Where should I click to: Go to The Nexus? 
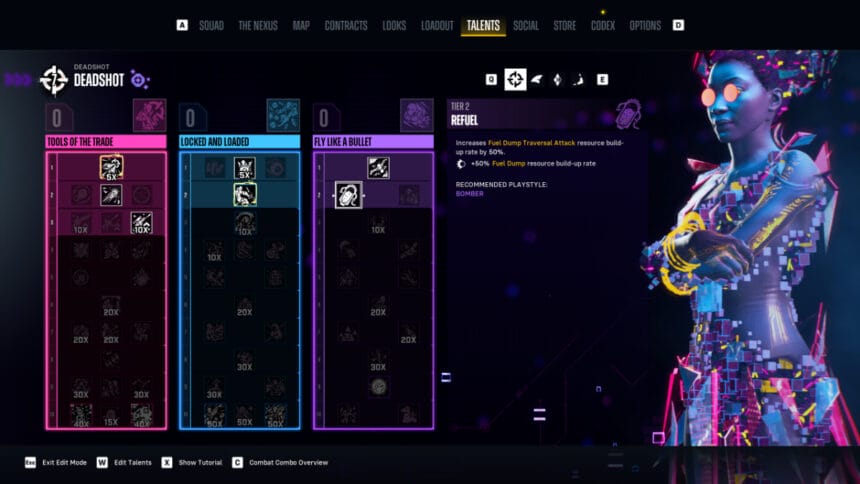(x=258, y=25)
